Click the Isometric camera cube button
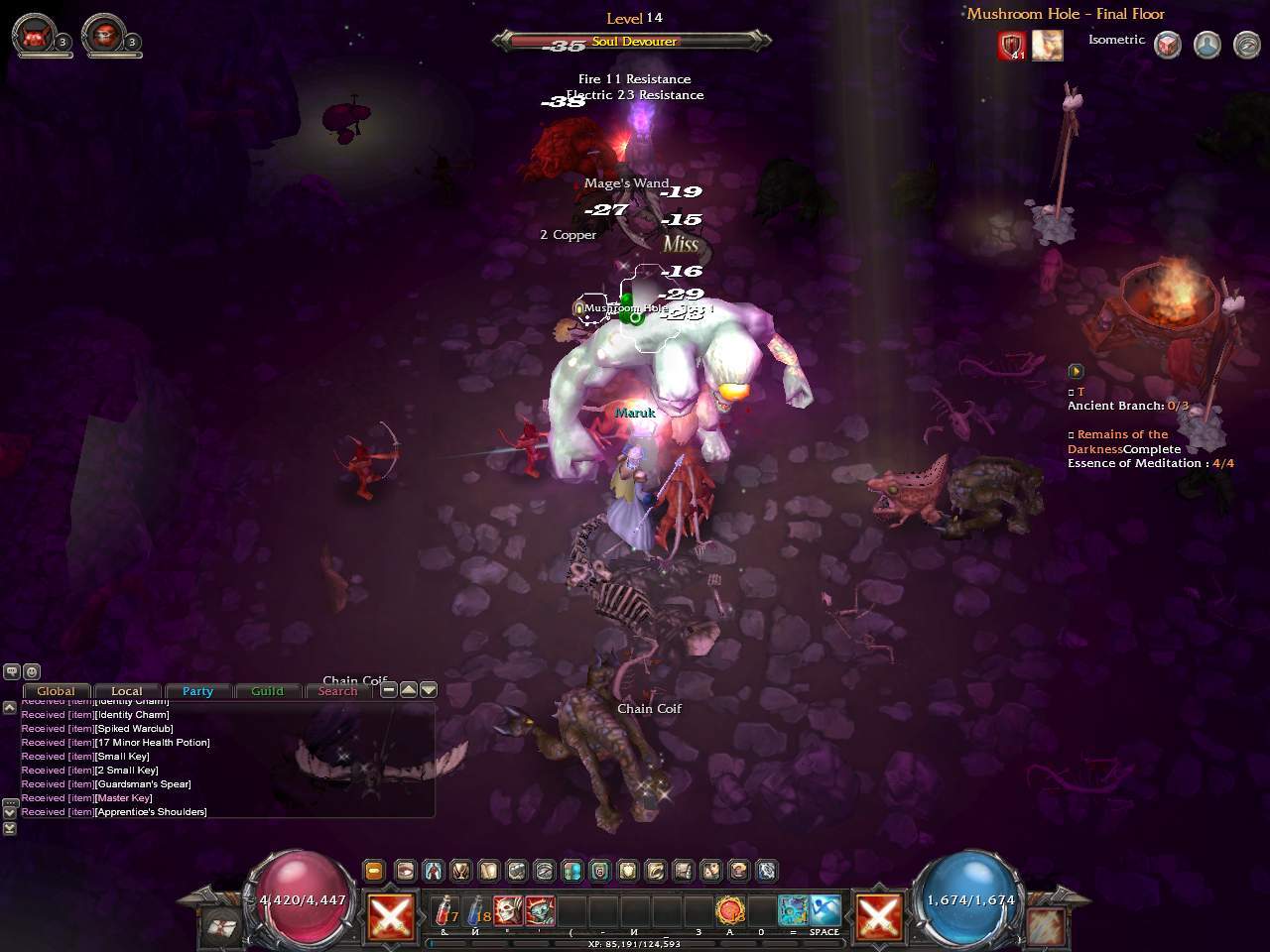The height and width of the screenshot is (952, 1270). pos(1168,45)
